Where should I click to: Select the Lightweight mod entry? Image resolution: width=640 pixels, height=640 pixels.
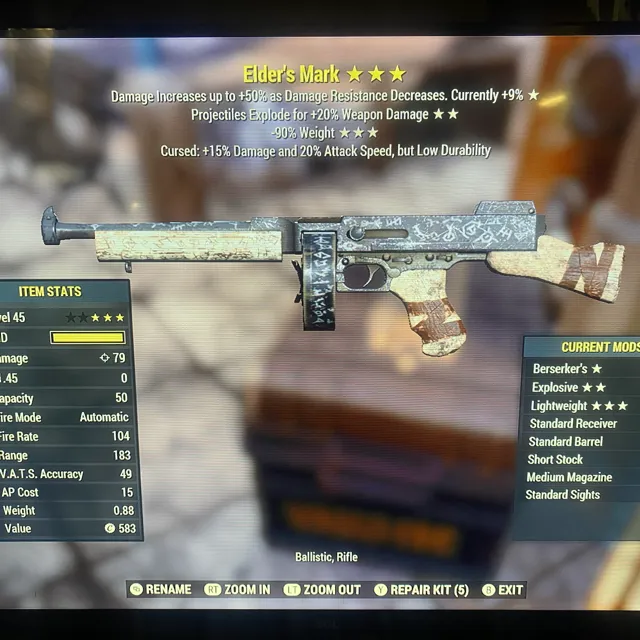(x=579, y=405)
